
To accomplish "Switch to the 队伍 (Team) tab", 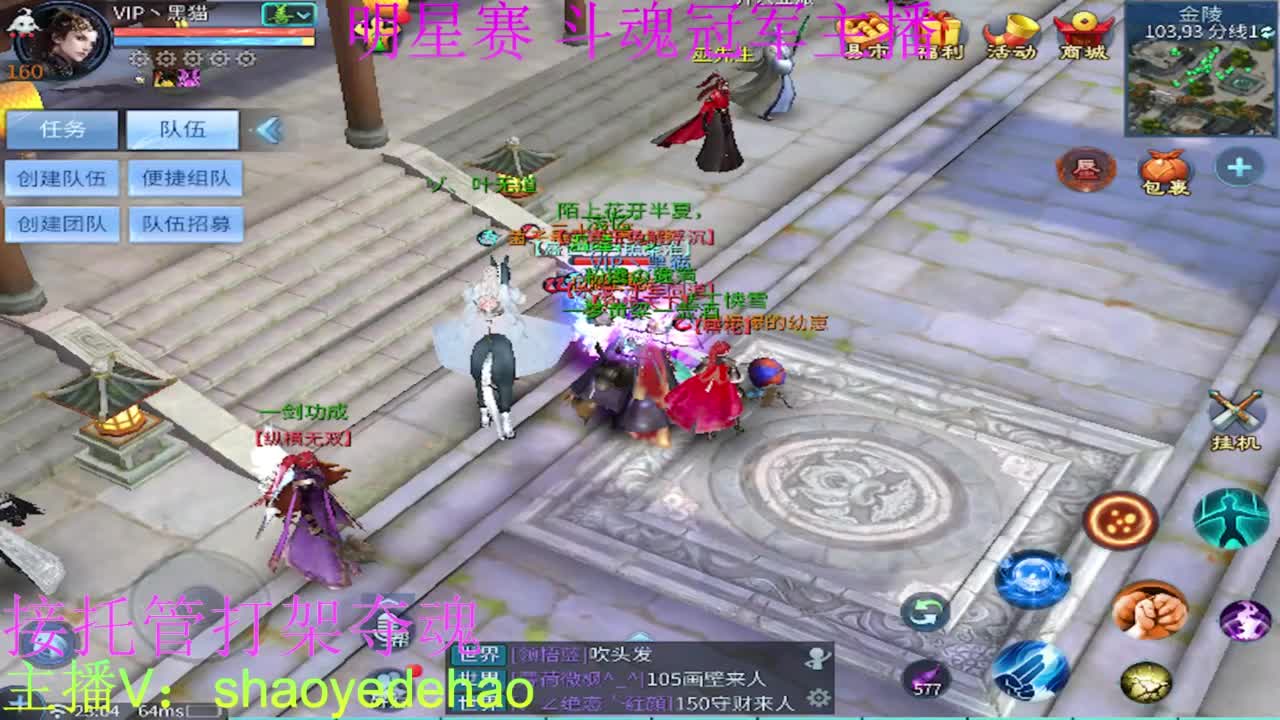I will 181,128.
